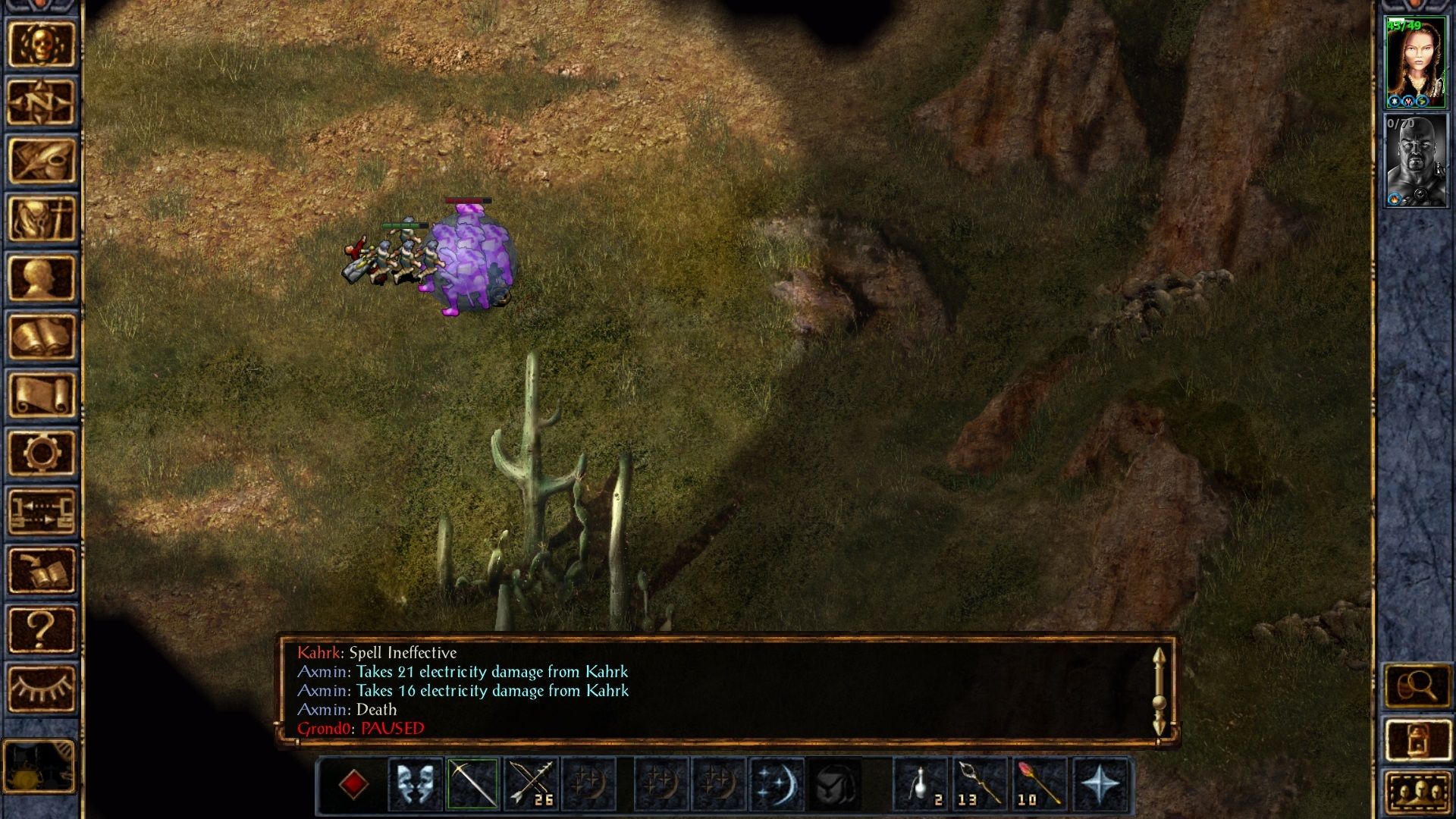Open special abilities star button
The image size is (1456, 819).
tap(1100, 784)
